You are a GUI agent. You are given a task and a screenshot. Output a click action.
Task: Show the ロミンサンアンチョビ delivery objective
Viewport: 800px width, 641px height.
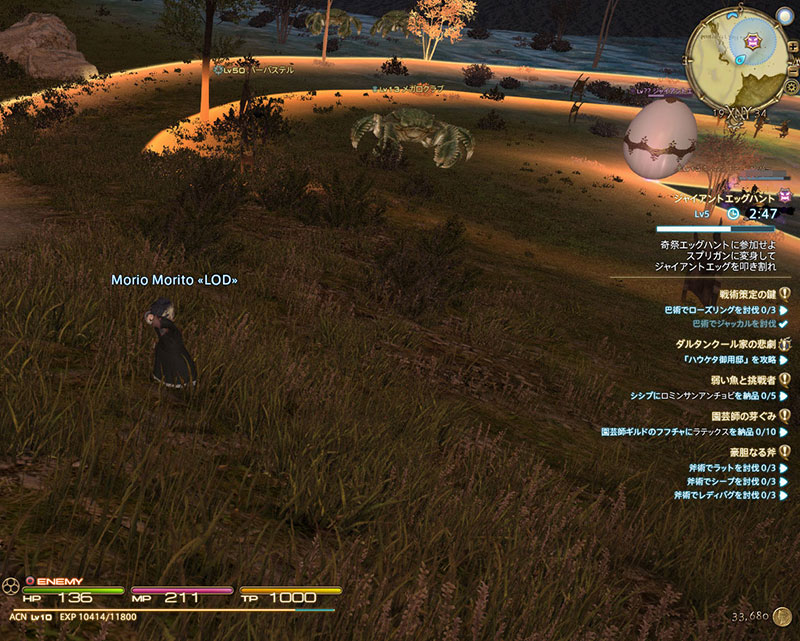tap(702, 396)
